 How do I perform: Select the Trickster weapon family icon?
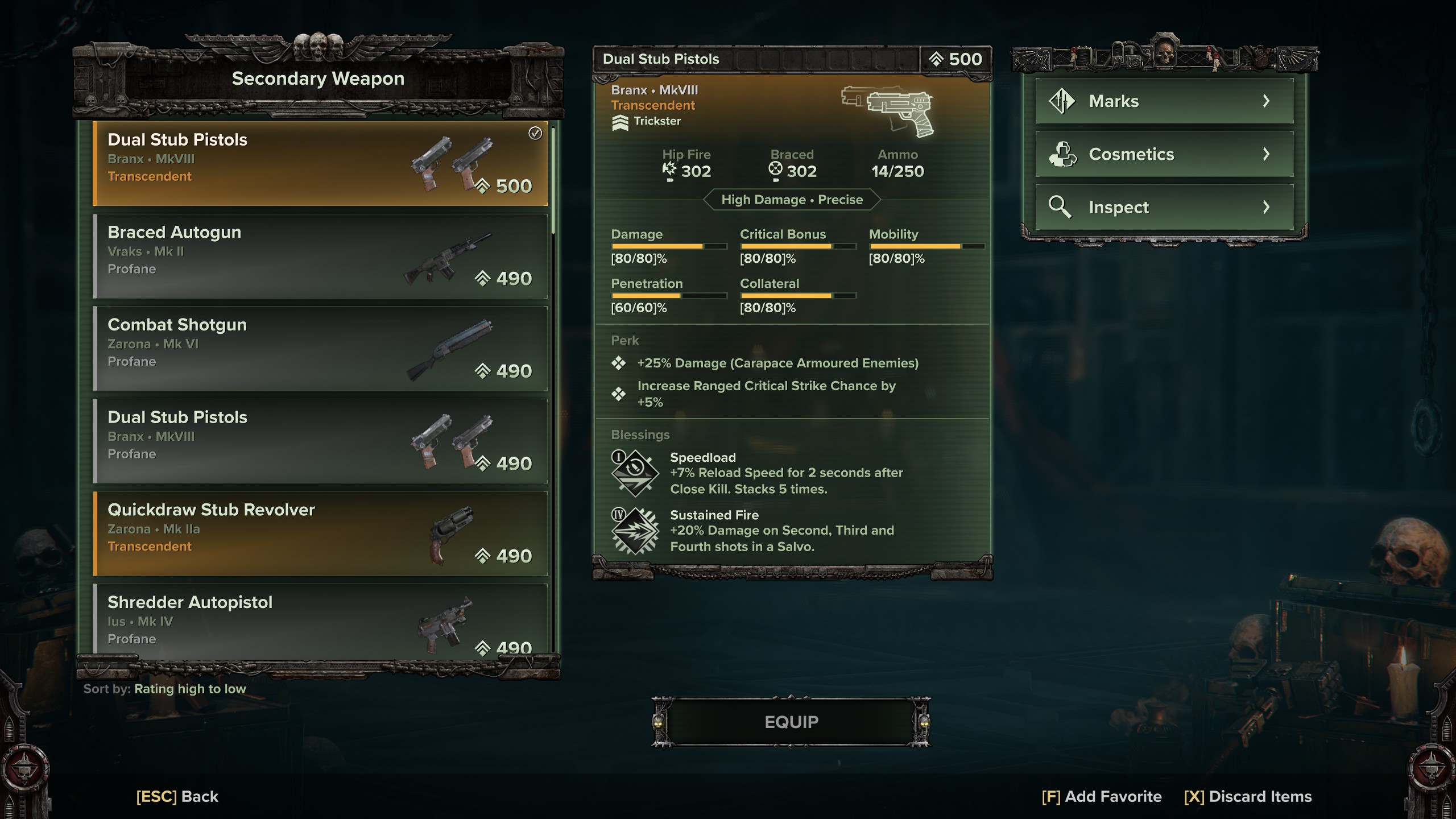pyautogui.click(x=620, y=121)
